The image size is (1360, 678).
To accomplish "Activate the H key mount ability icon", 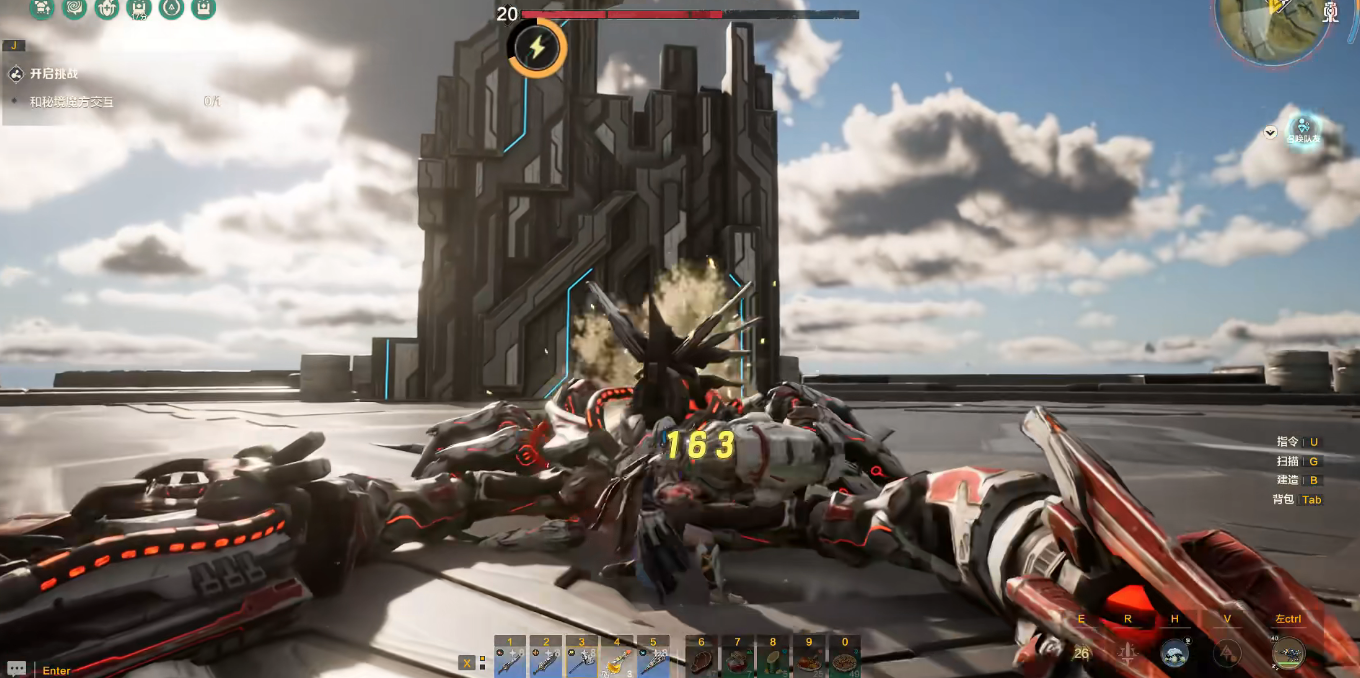I will click(x=1175, y=653).
